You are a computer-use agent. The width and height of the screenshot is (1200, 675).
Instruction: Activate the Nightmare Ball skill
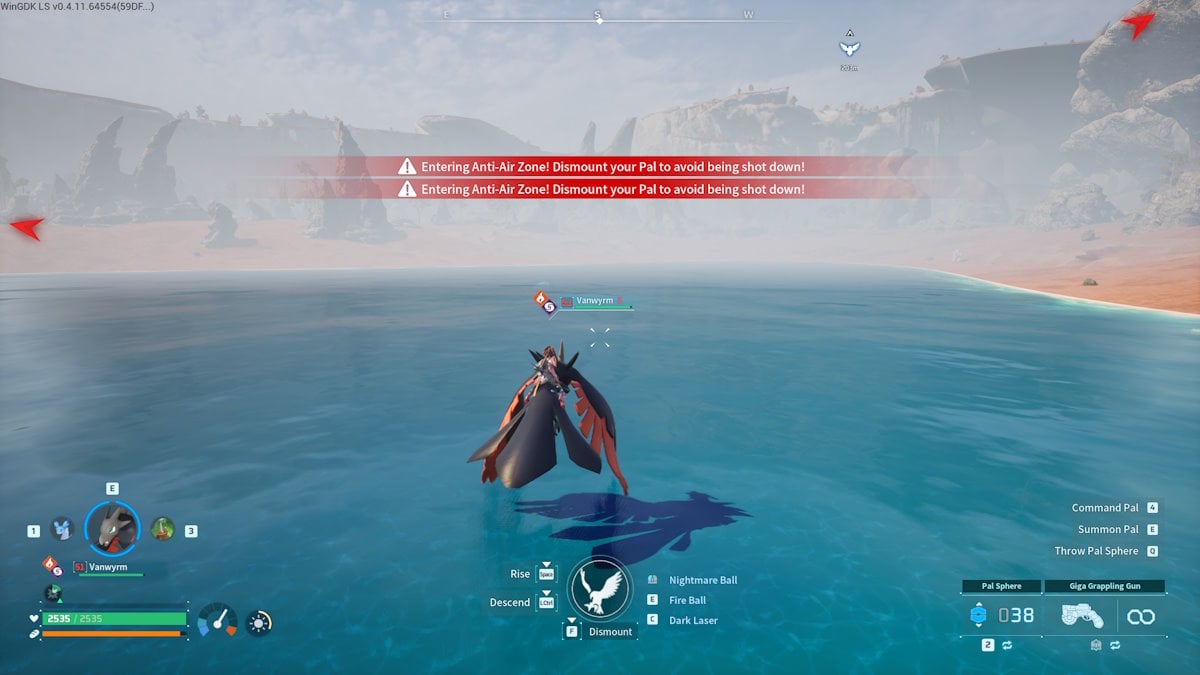(702, 580)
